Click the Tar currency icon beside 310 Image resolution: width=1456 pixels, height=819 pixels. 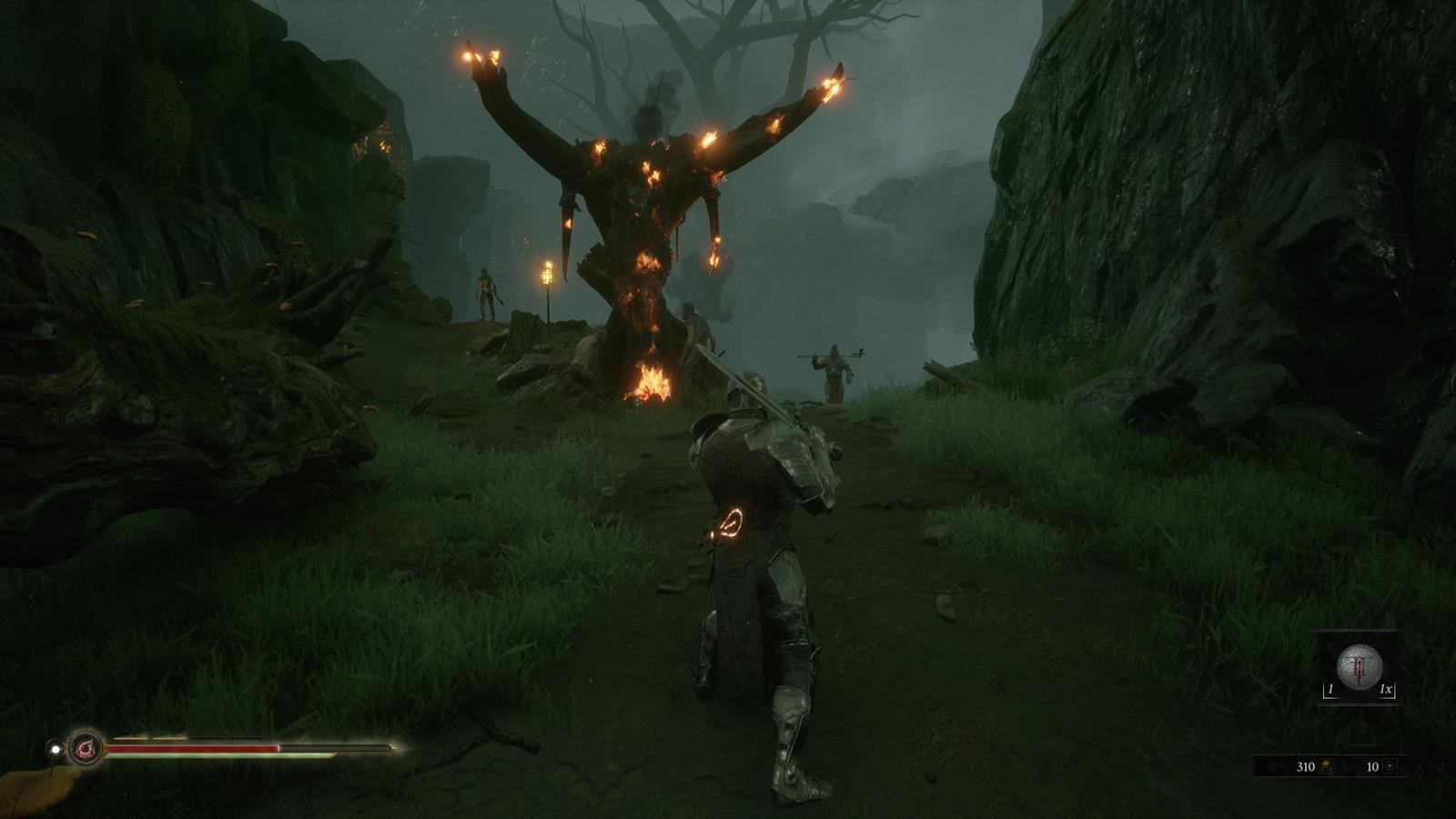point(1327,766)
